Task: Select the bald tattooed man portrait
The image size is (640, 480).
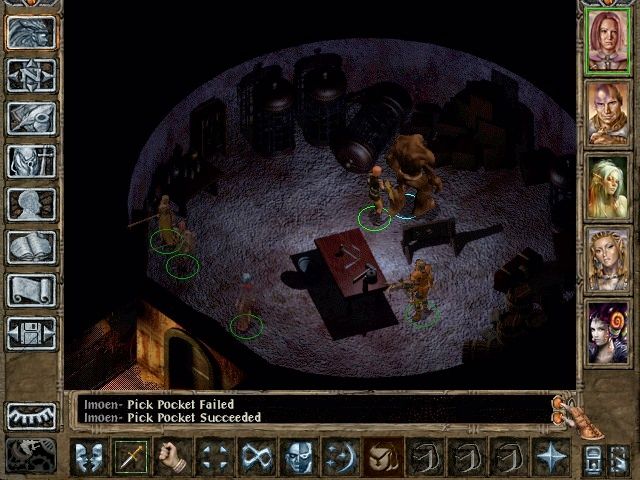Action: [608, 112]
